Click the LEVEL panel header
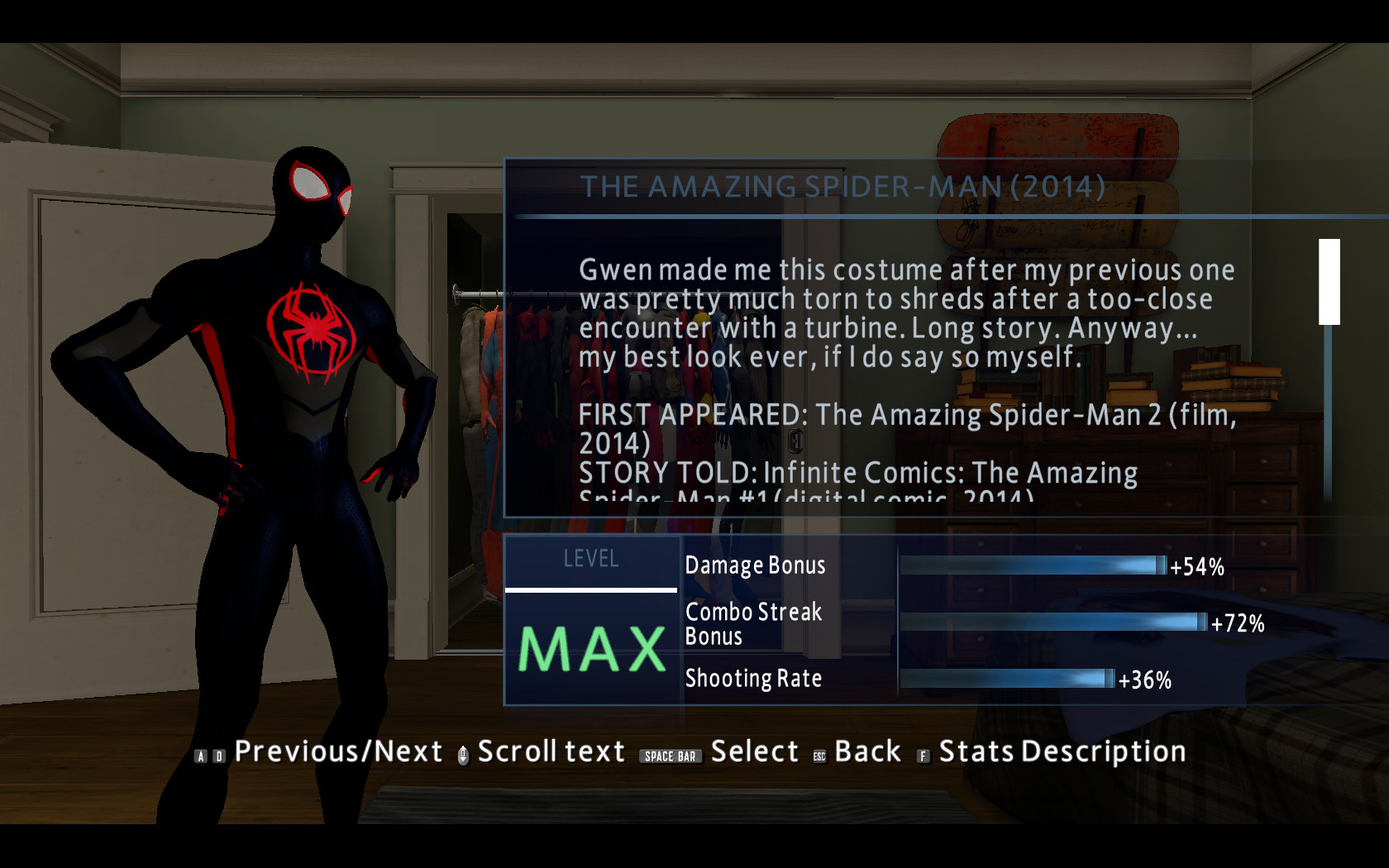 click(x=590, y=559)
